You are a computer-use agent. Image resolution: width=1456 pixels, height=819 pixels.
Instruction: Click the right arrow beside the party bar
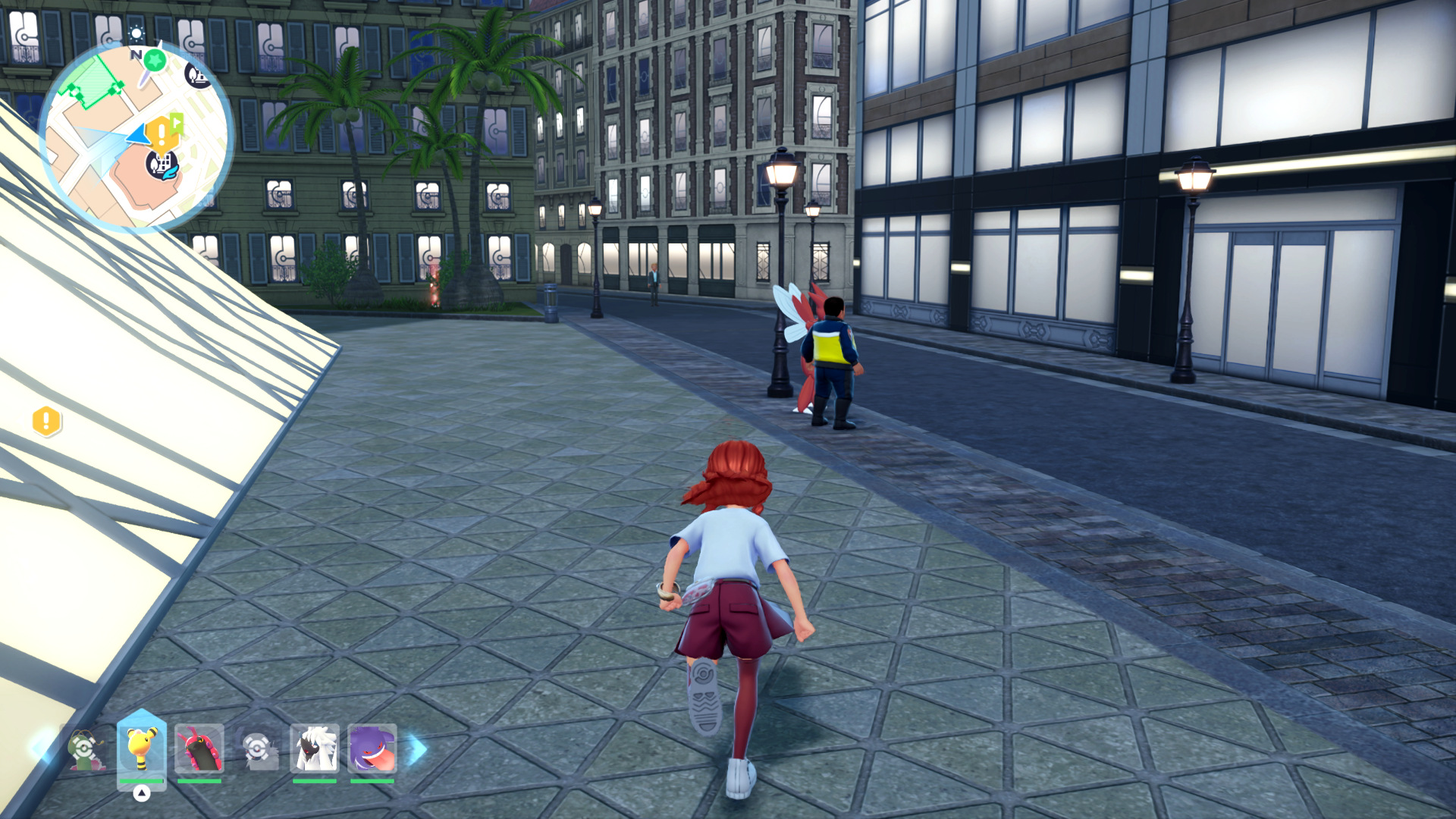coord(417,749)
